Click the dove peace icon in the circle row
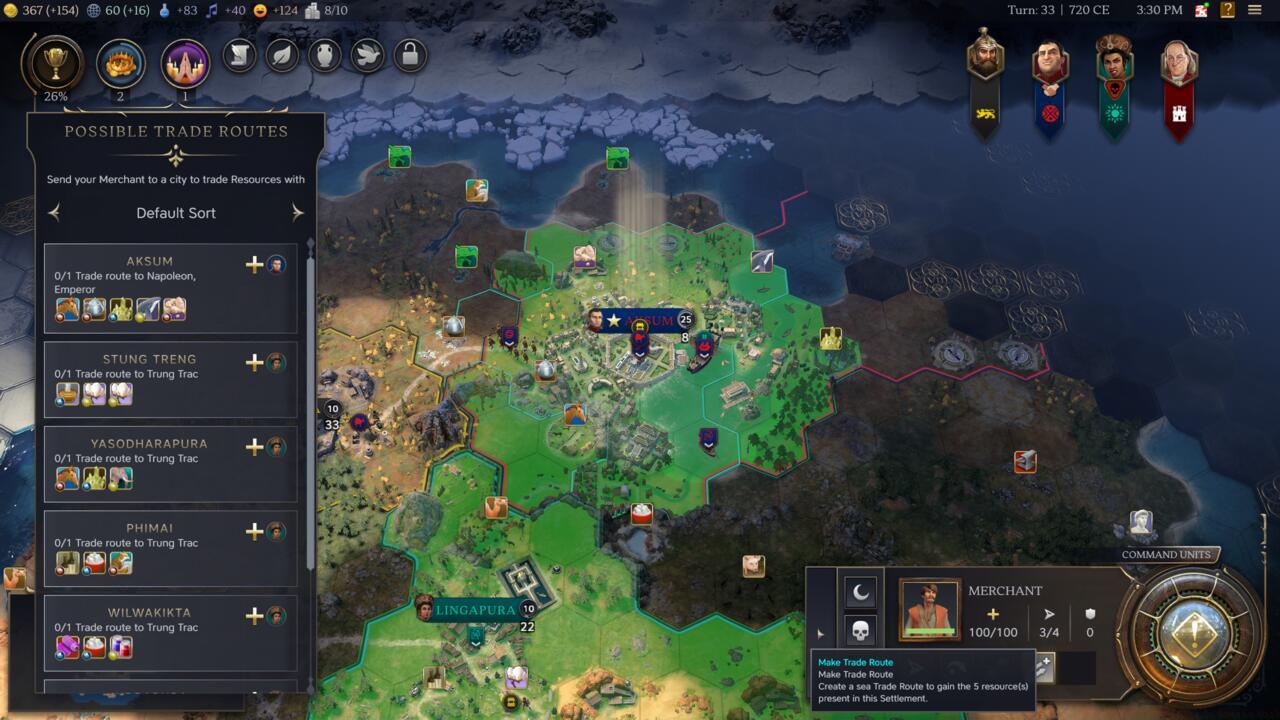 [365, 57]
